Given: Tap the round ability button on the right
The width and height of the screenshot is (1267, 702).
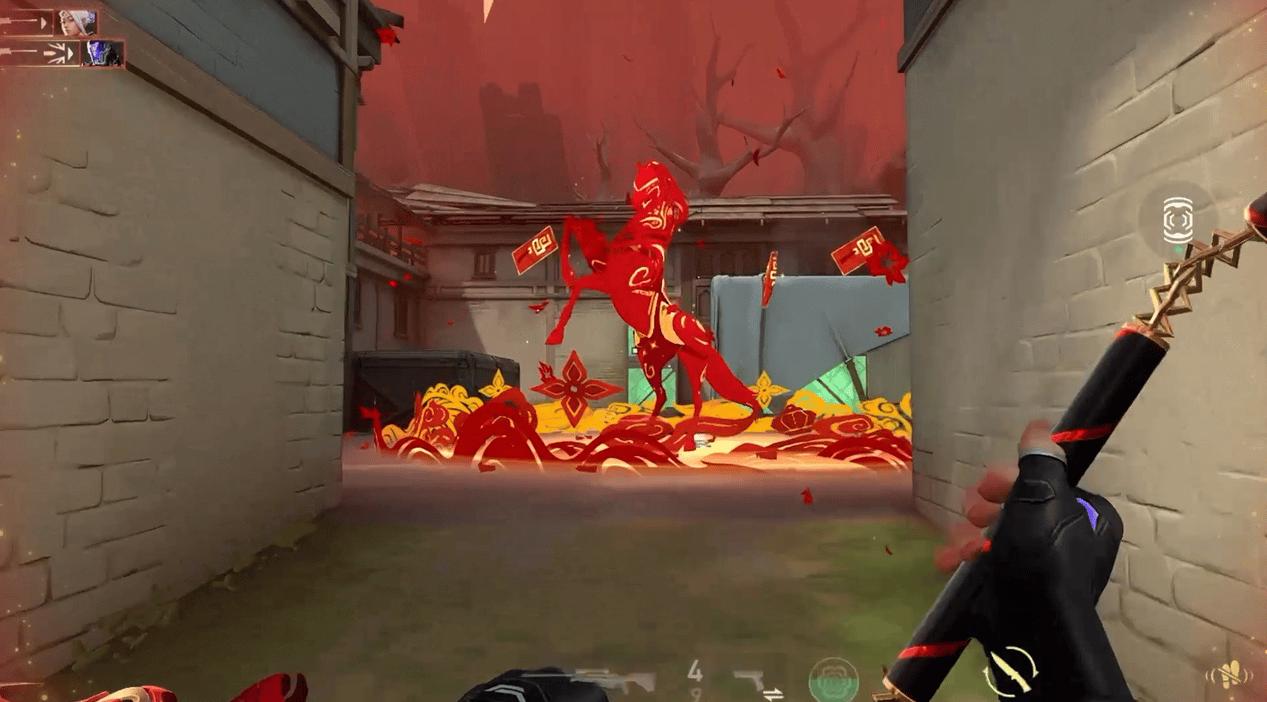Looking at the screenshot, I should (x=1178, y=220).
